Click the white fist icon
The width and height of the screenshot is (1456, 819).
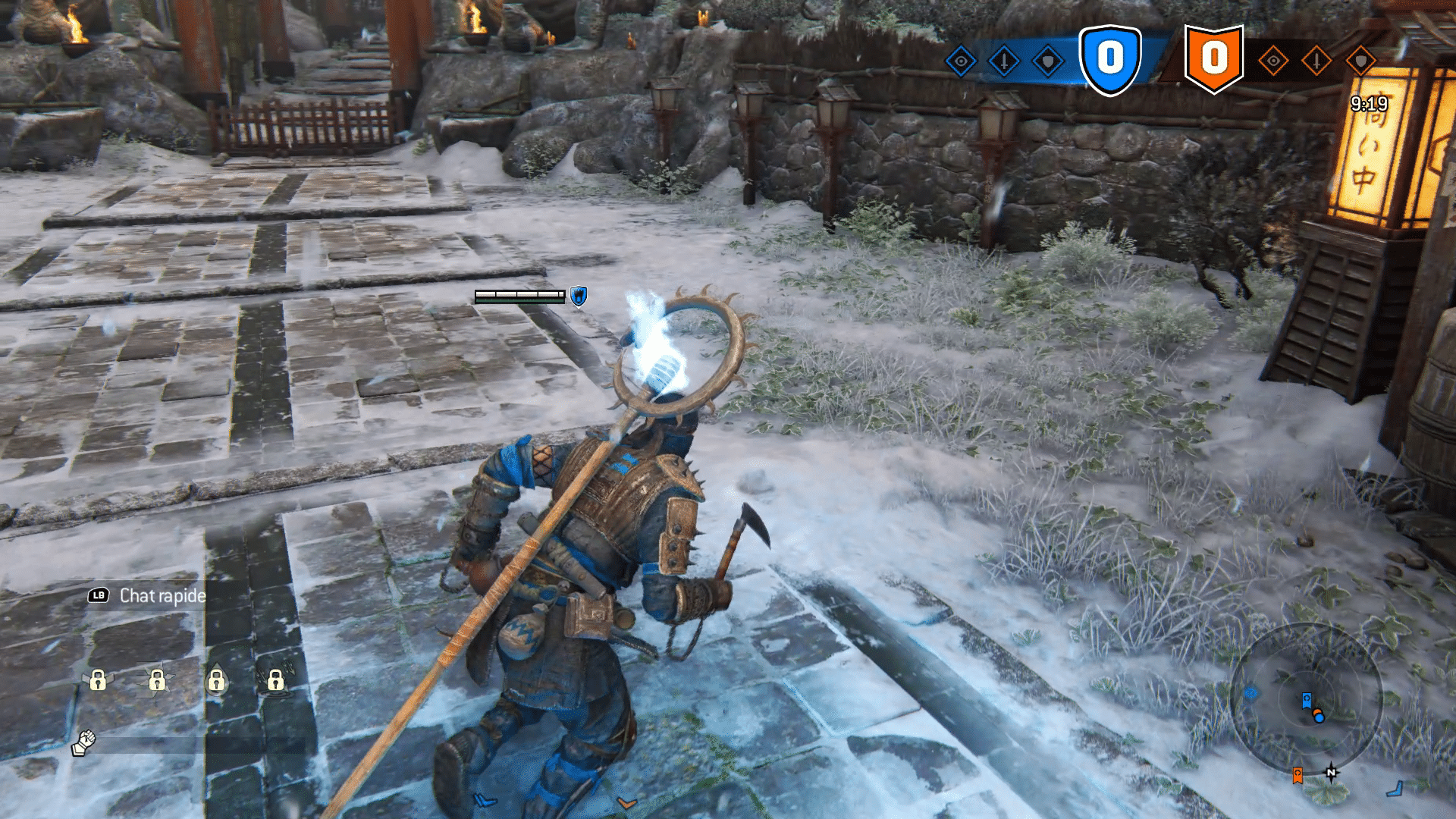coord(84,742)
